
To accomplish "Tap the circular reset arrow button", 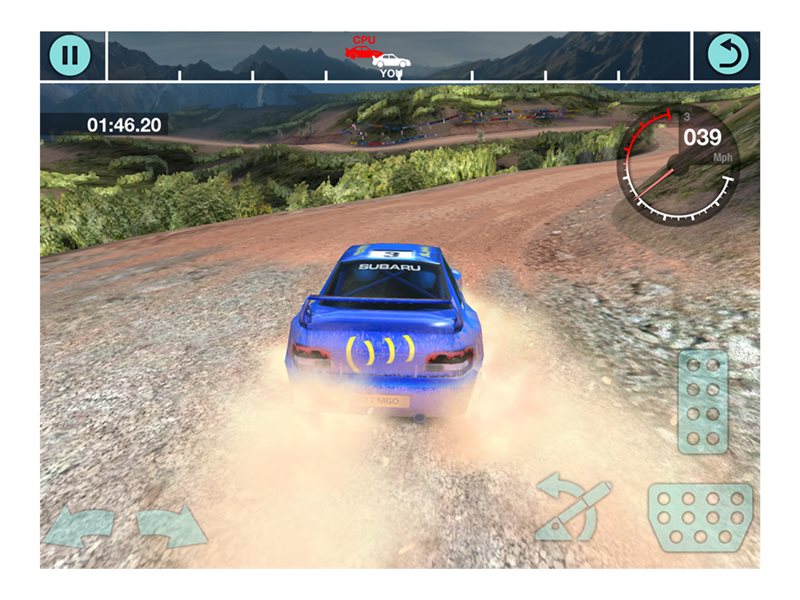I will coord(727,55).
